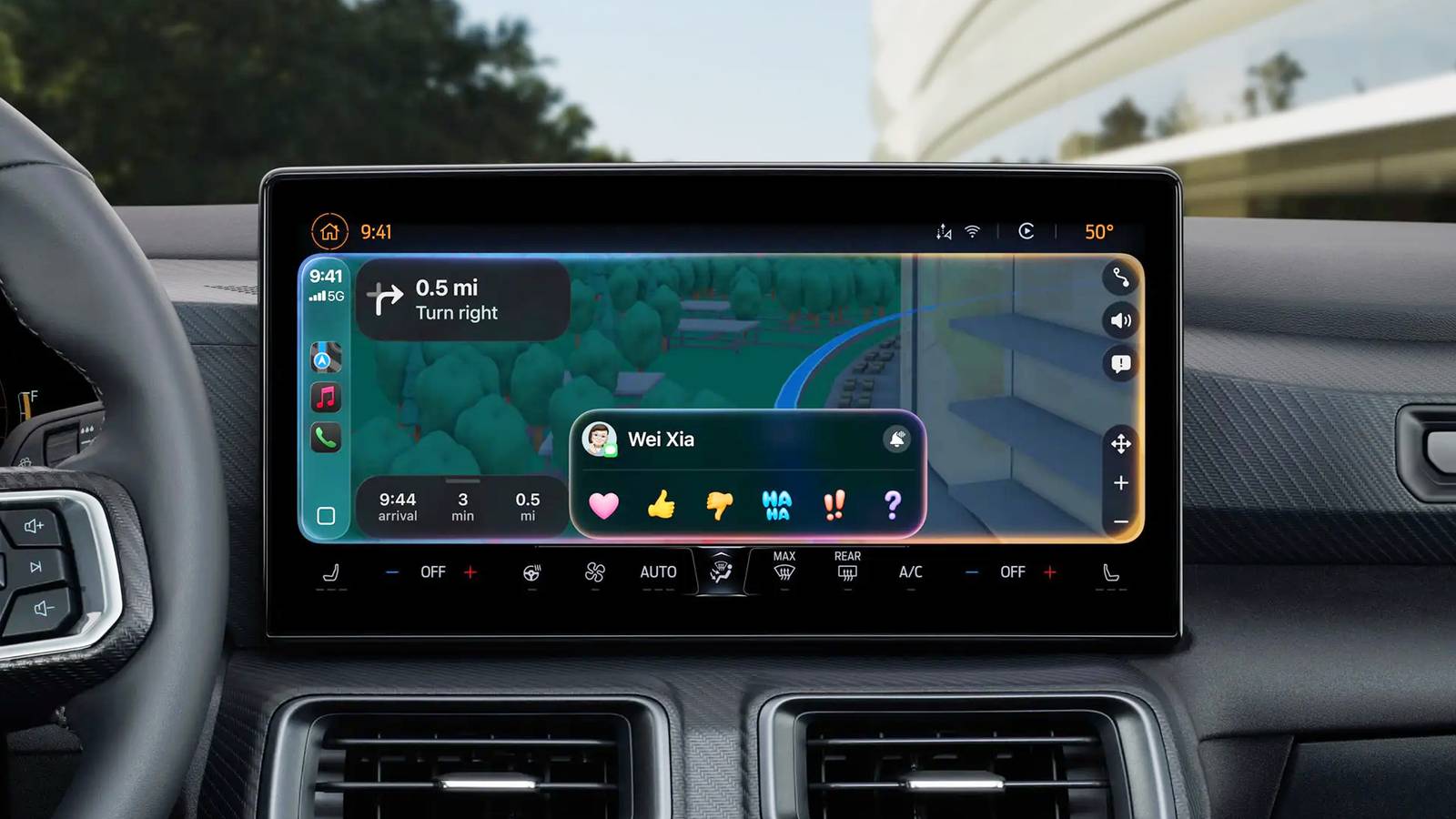Tap the navigation voice volume icon
Viewport: 1456px width, 819px height.
[x=1122, y=320]
